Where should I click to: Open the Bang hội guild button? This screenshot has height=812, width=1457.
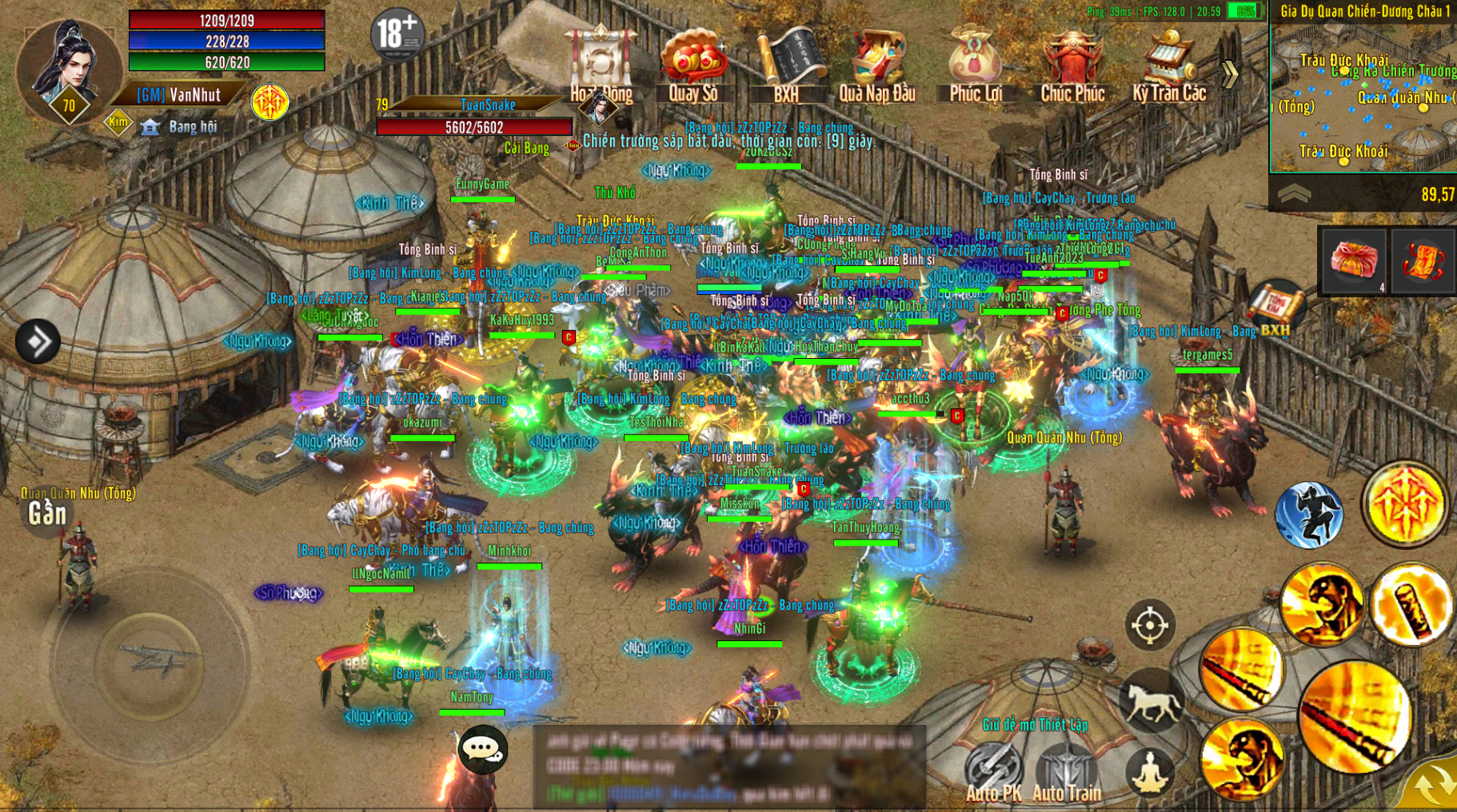coord(180,127)
